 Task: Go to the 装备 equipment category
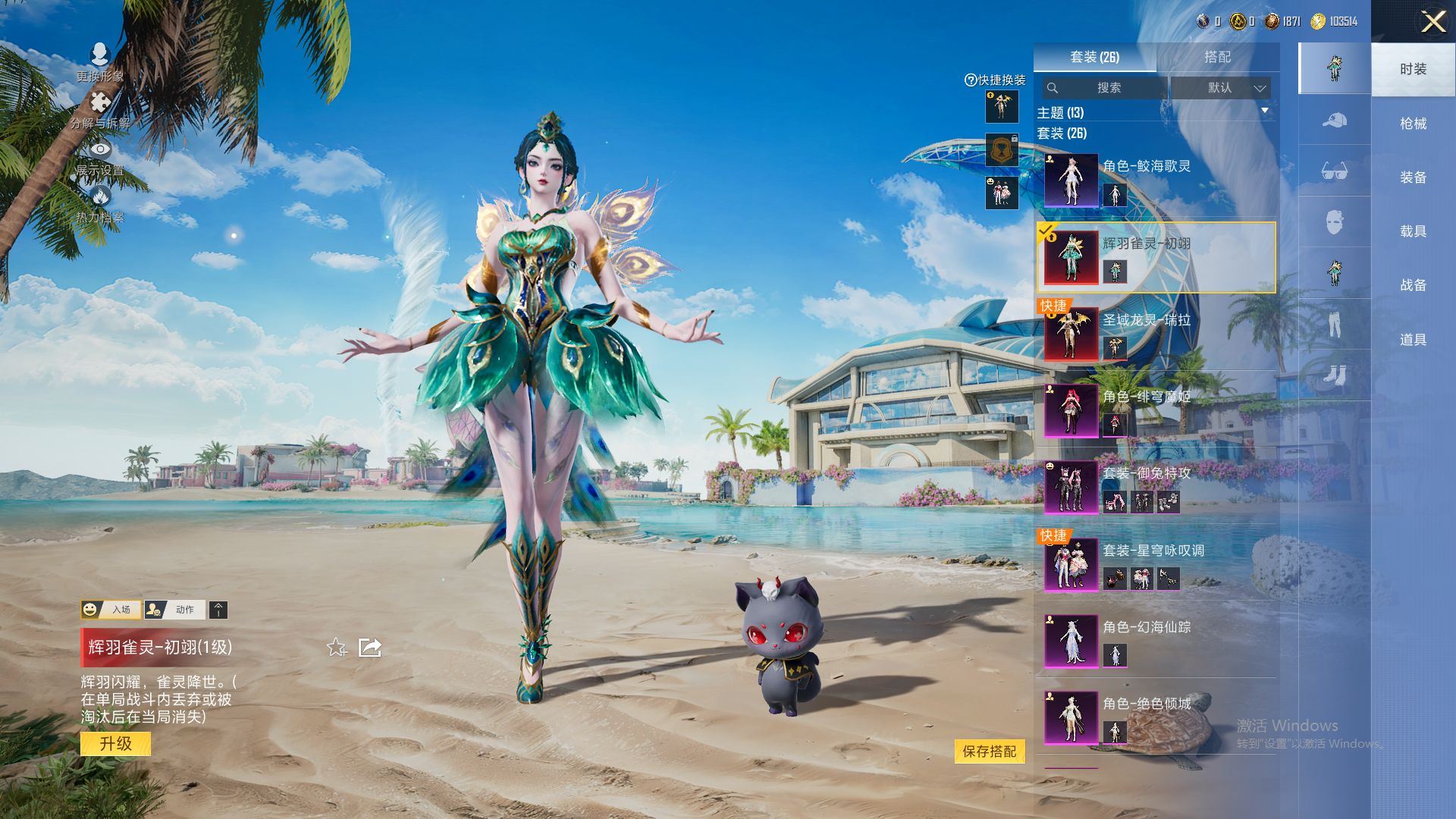tap(1413, 177)
